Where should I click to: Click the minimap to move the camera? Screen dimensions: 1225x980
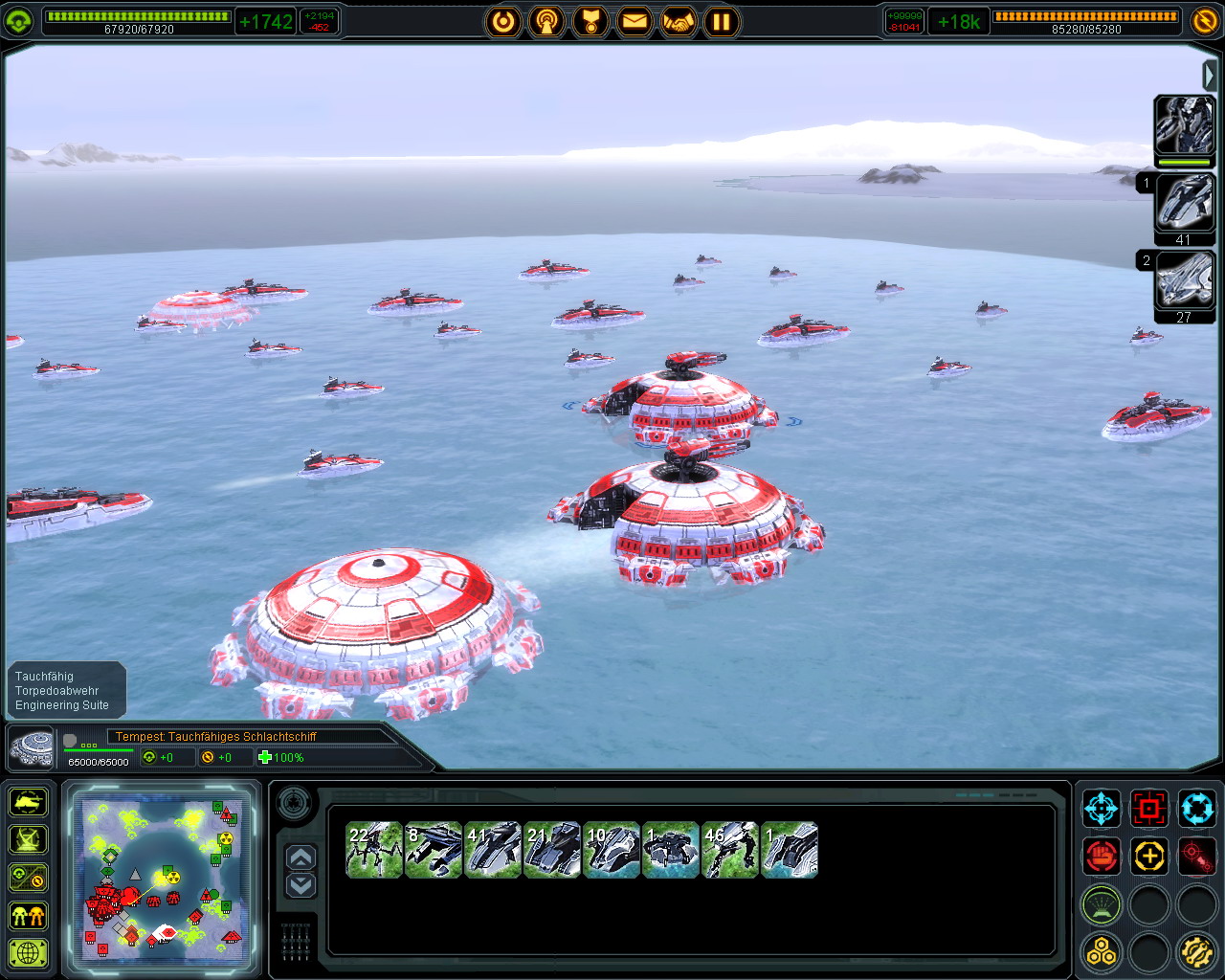click(x=161, y=869)
